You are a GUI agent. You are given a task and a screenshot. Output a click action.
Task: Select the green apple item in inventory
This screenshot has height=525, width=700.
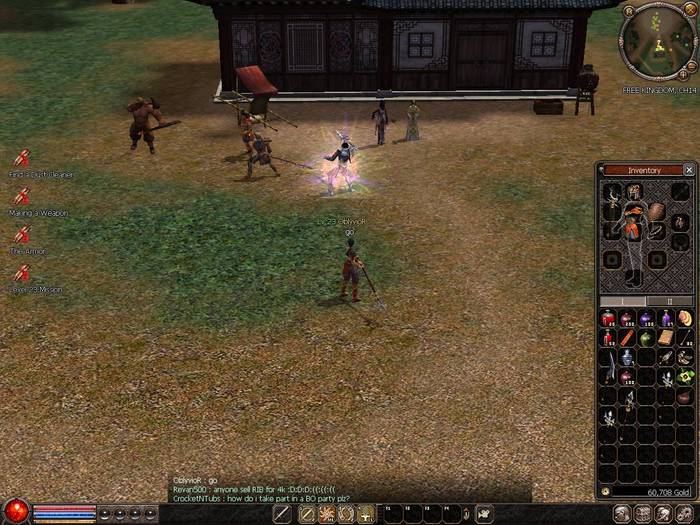click(645, 338)
